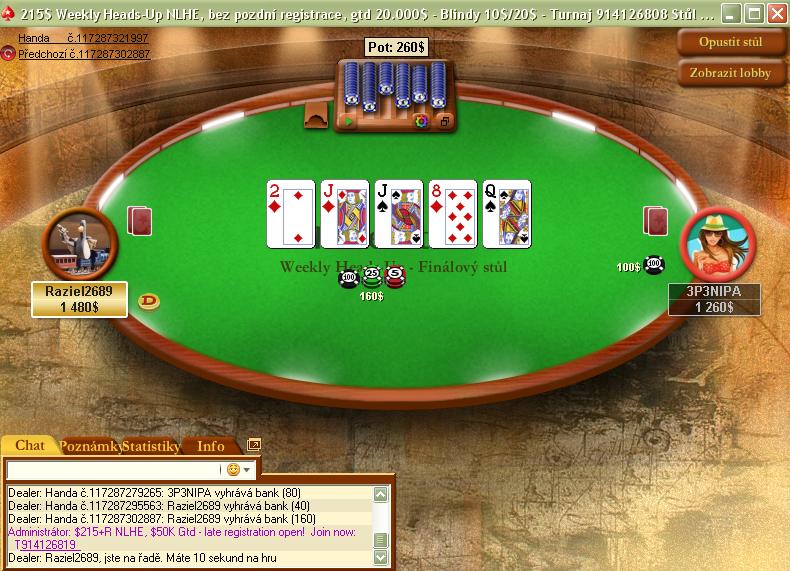Image resolution: width=790 pixels, height=571 pixels.
Task: Open the lobby with Zobrazit lobby
Action: click(731, 72)
